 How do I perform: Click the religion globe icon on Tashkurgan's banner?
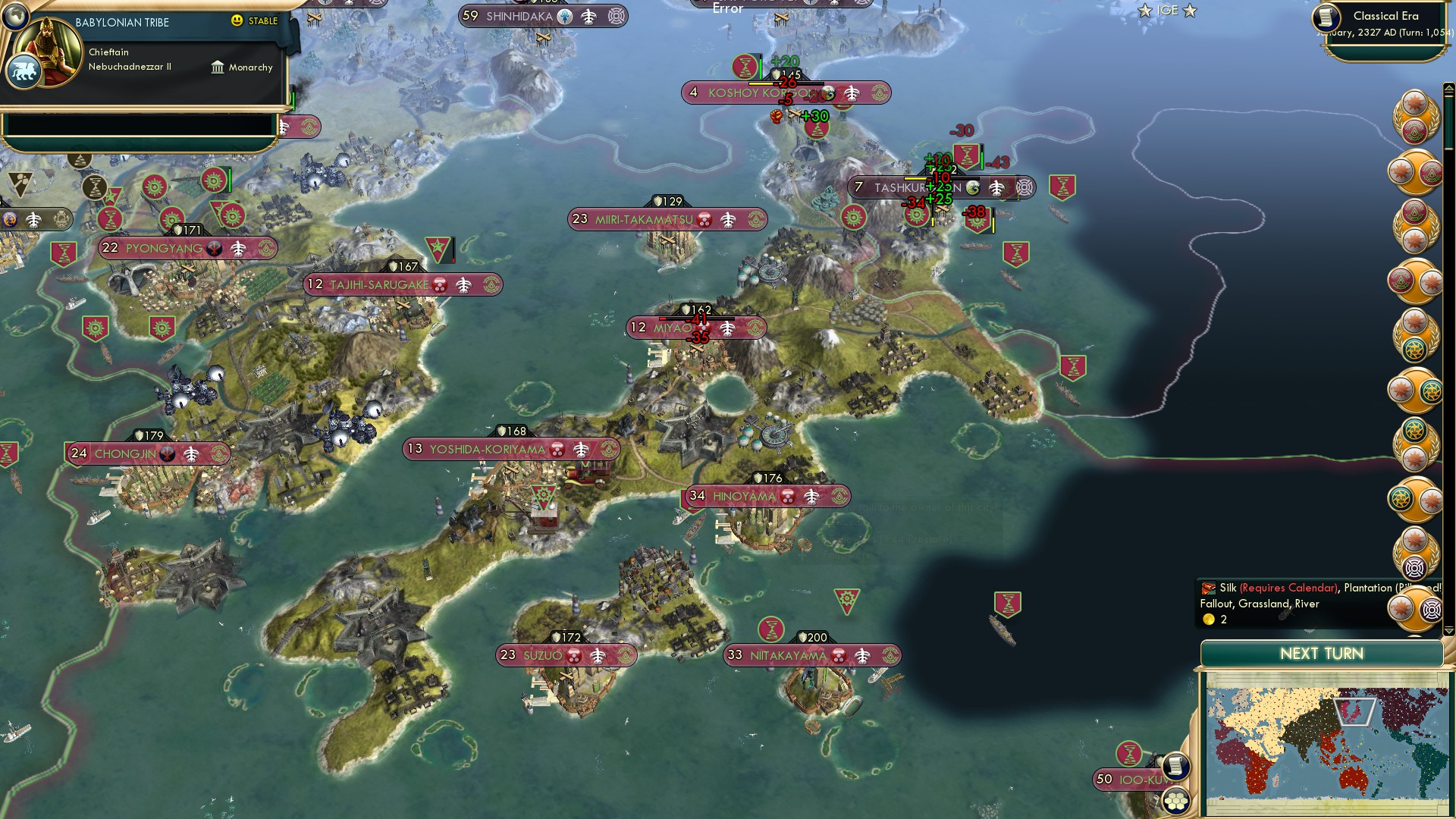(973, 187)
